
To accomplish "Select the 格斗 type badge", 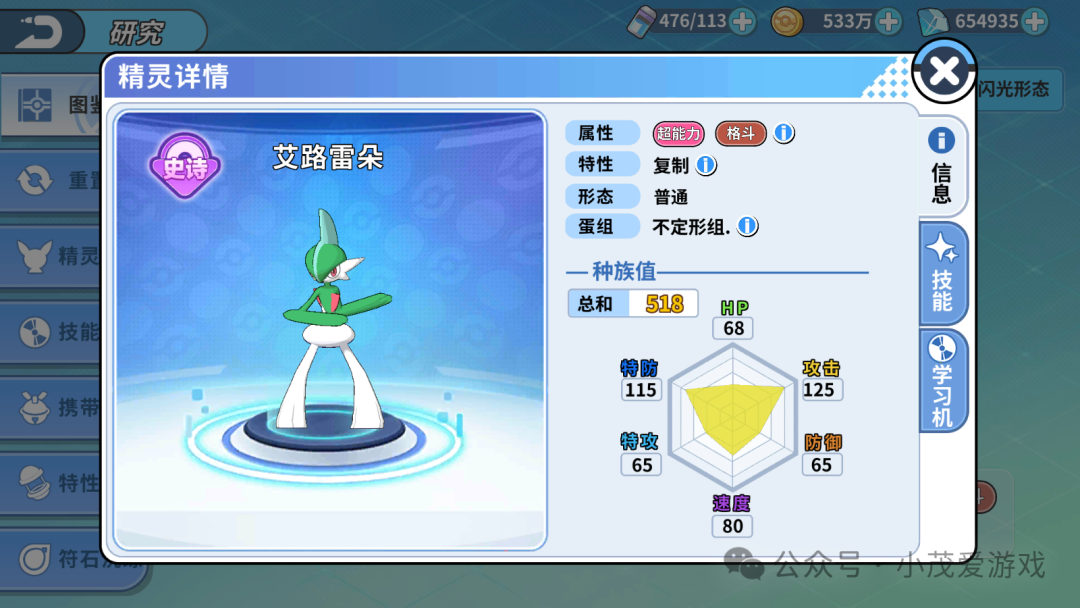I will click(740, 133).
